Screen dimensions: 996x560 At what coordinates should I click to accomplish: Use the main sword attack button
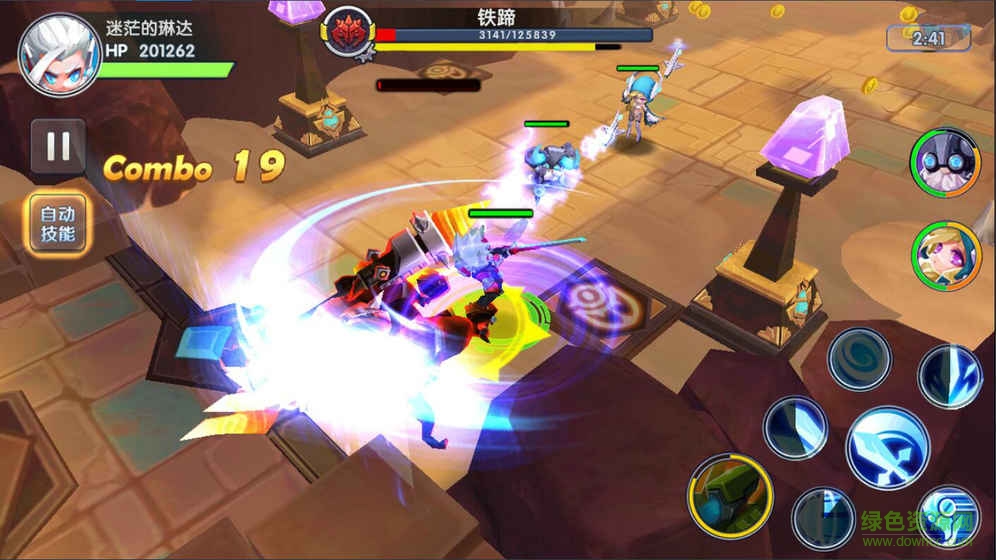tap(887, 447)
